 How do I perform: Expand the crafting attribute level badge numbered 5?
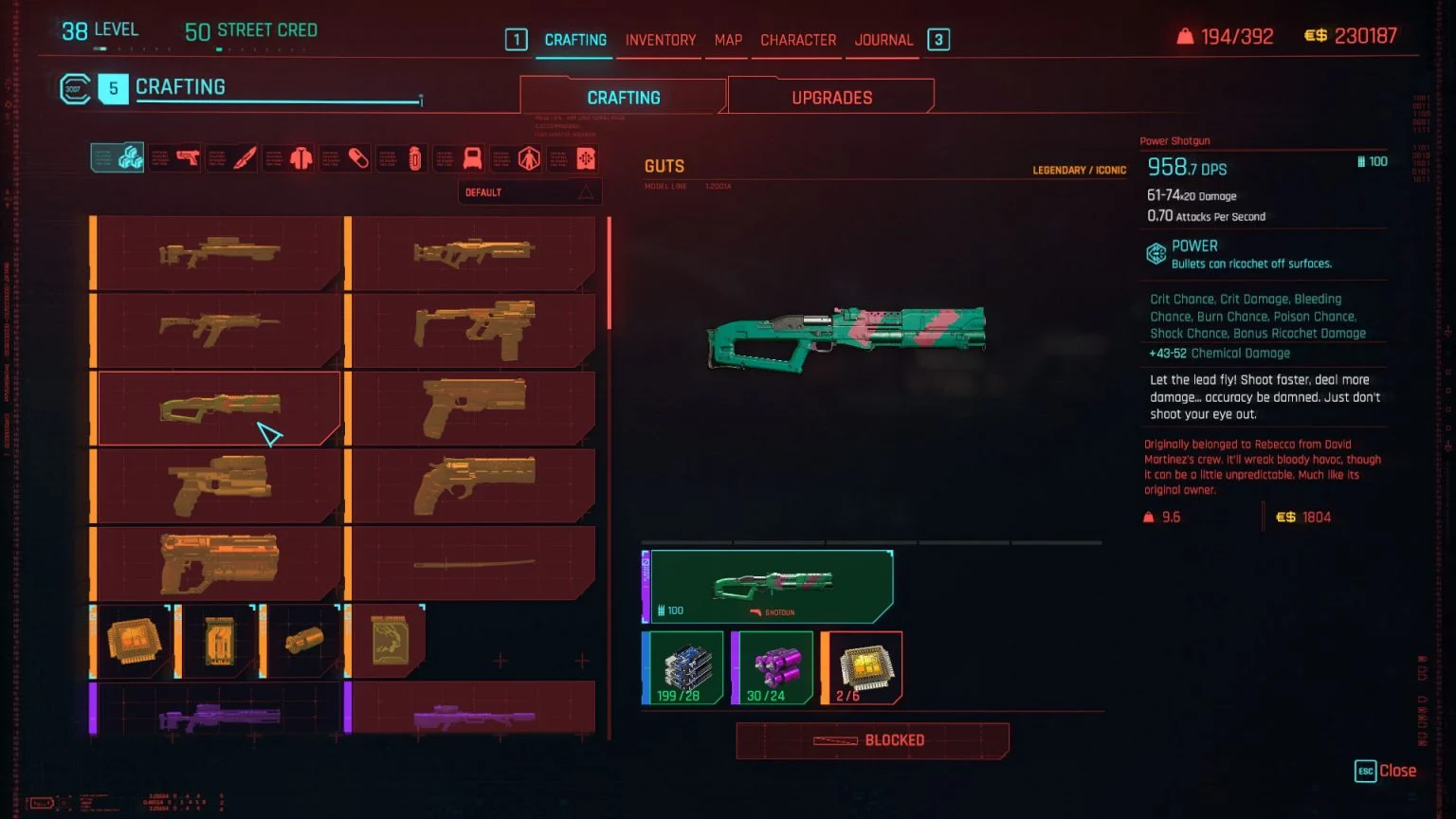[x=114, y=87]
